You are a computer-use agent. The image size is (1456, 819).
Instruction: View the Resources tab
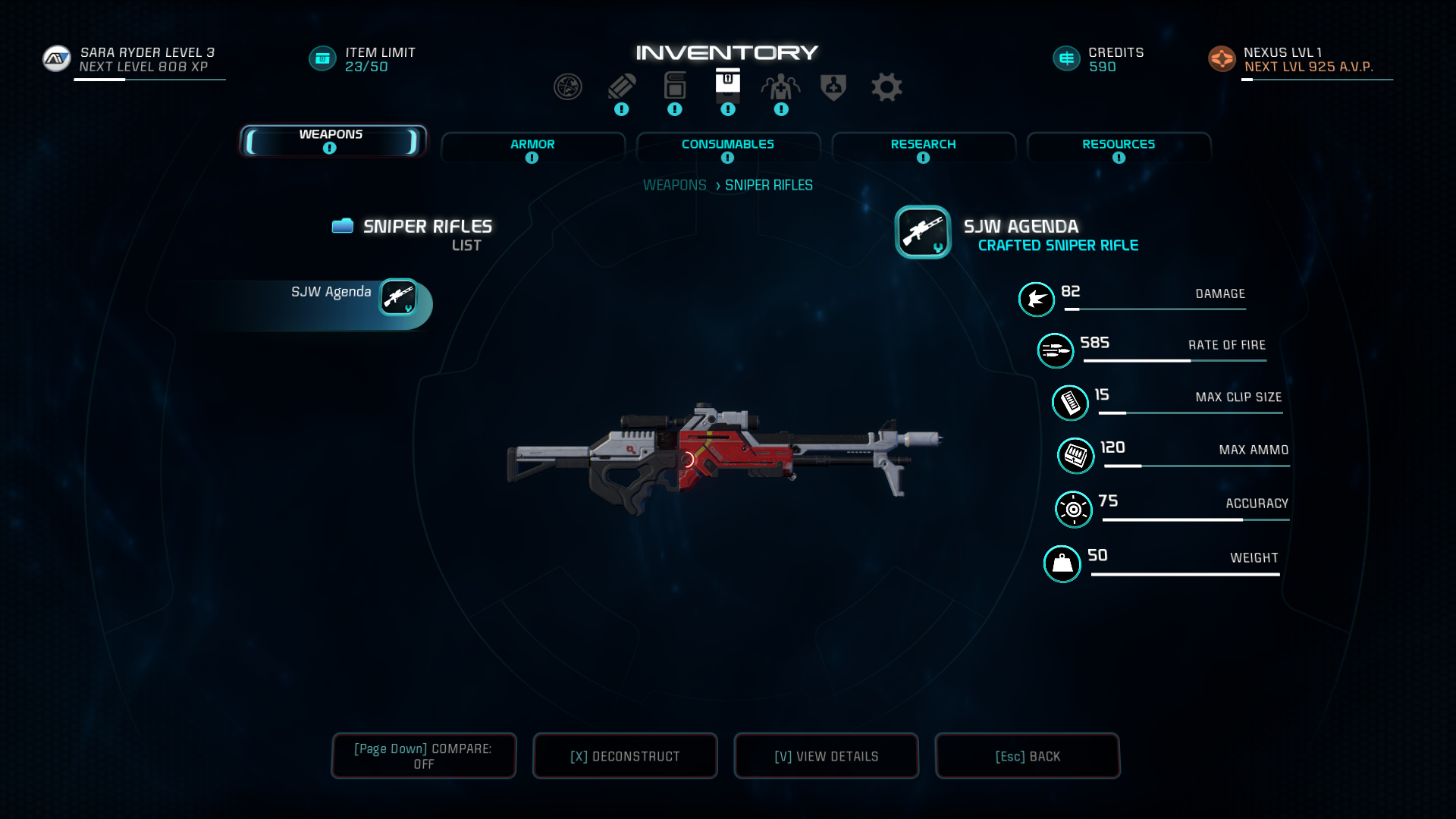[1119, 147]
